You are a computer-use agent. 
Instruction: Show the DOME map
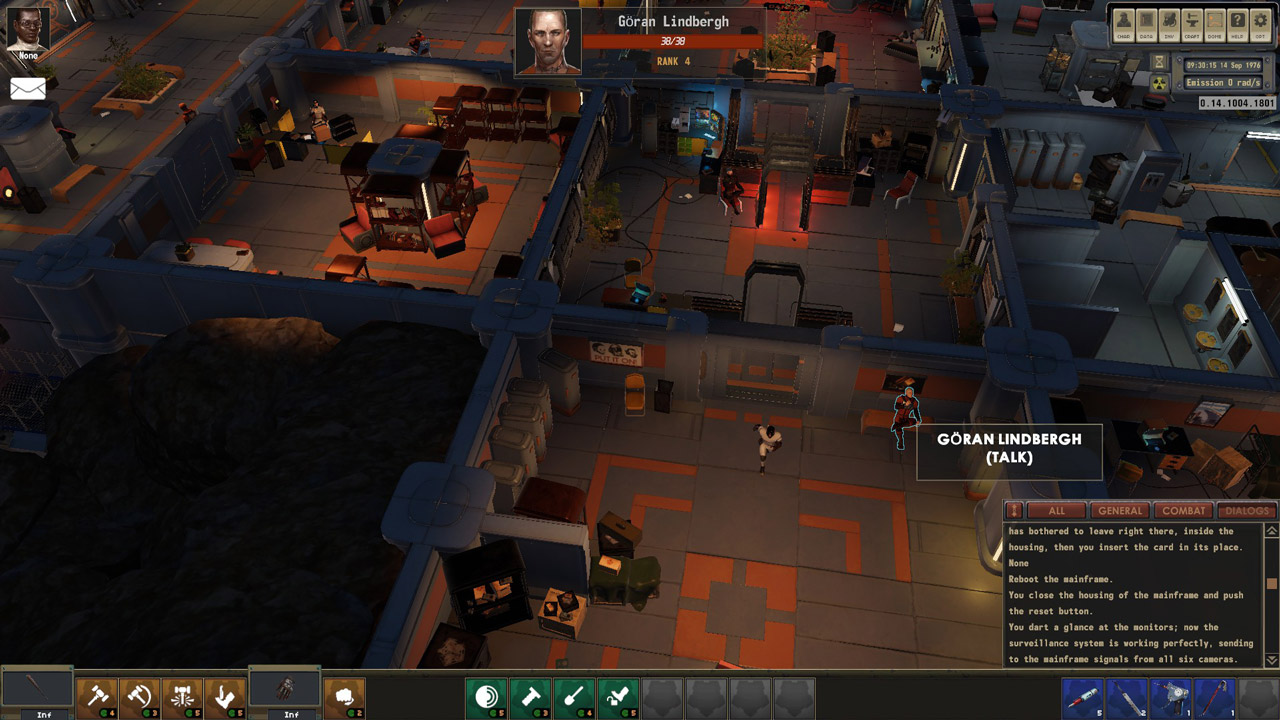1214,23
